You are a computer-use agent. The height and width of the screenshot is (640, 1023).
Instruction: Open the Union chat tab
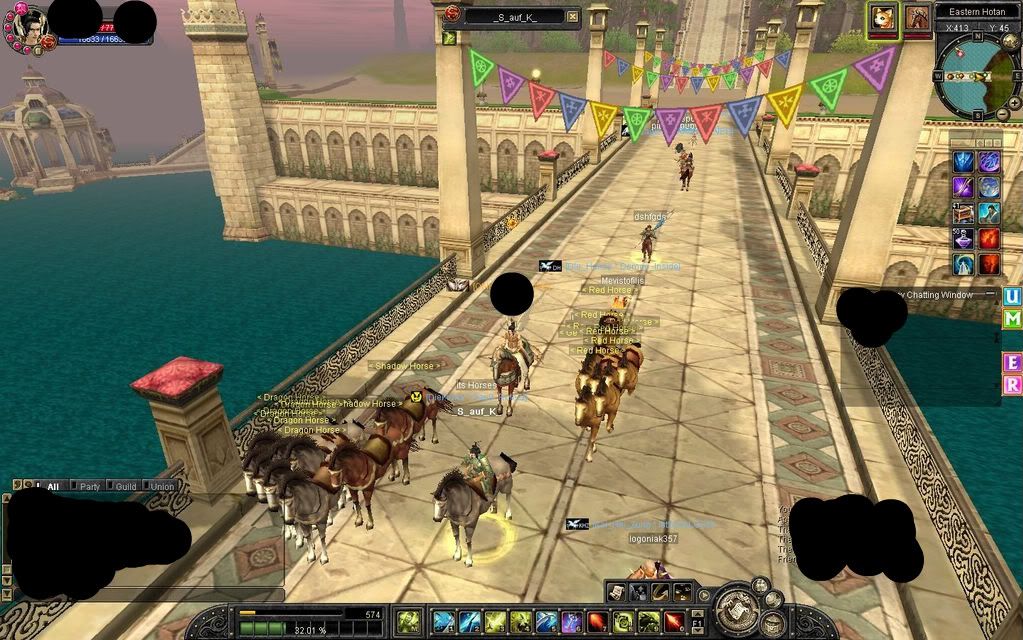point(161,486)
